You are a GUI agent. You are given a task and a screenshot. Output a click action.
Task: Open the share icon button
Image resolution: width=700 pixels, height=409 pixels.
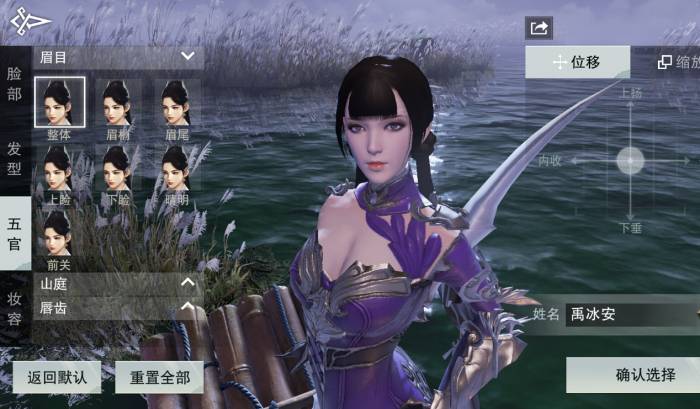[539, 28]
